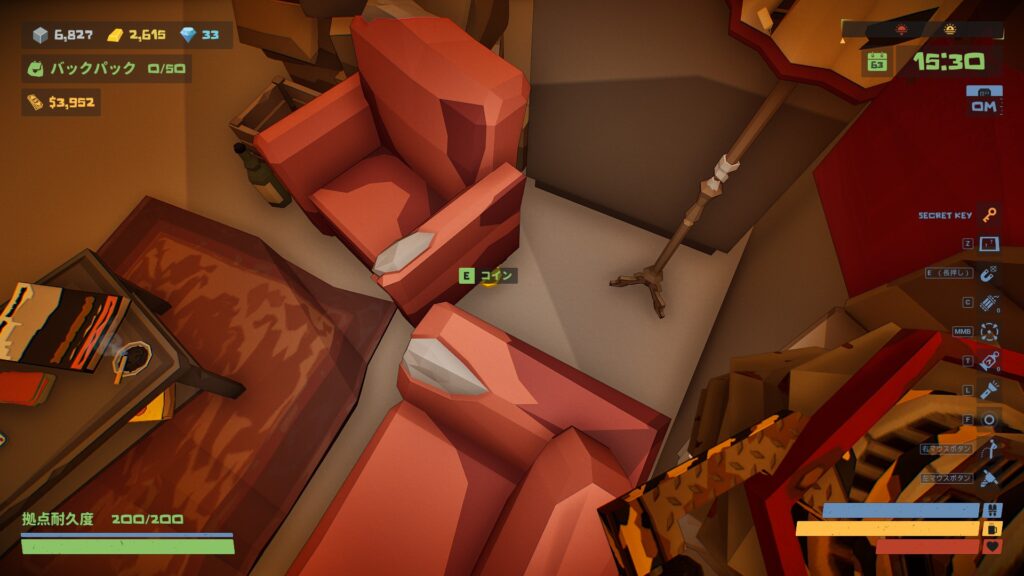
Task: Select the jump action icon
Action: pyautogui.click(x=989, y=449)
